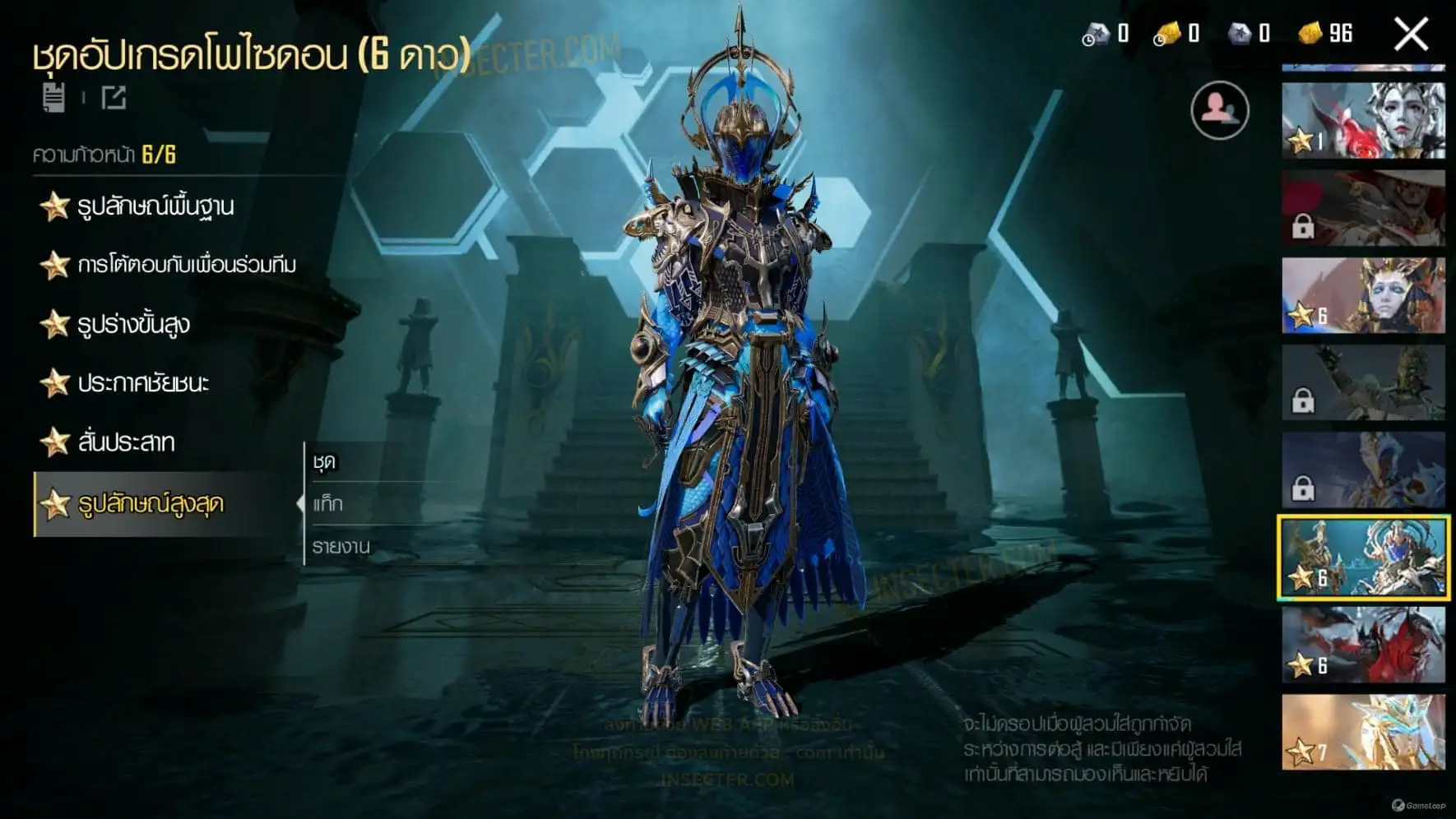Viewport: 1456px width, 819px height.
Task: Select the highlighted 6-star Poseidon outfit thumbnail
Action: click(x=1363, y=558)
